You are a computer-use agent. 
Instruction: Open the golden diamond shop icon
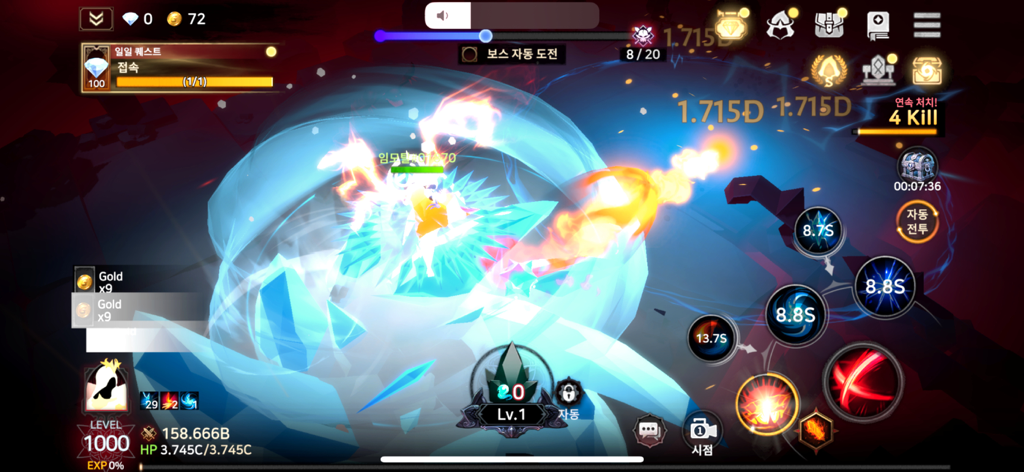pyautogui.click(x=731, y=25)
